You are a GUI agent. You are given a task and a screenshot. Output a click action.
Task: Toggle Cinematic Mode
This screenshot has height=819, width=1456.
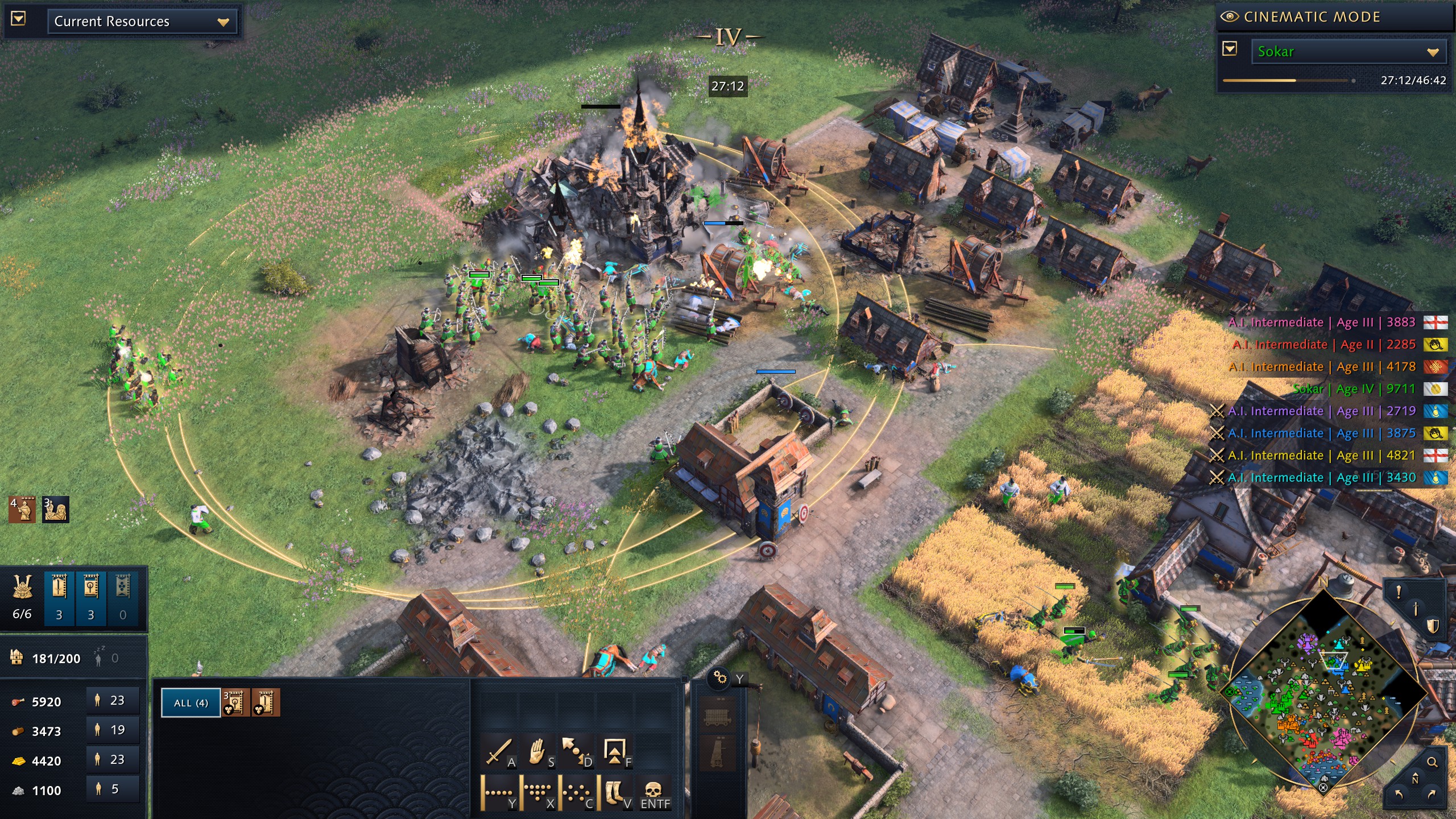point(1302,17)
